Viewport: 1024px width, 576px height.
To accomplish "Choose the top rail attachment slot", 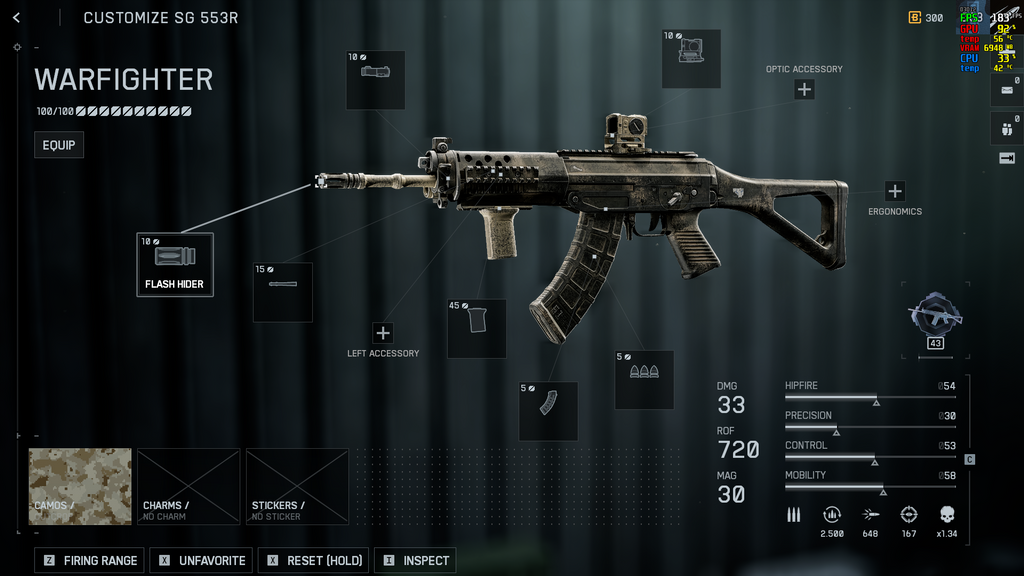I will point(375,80).
